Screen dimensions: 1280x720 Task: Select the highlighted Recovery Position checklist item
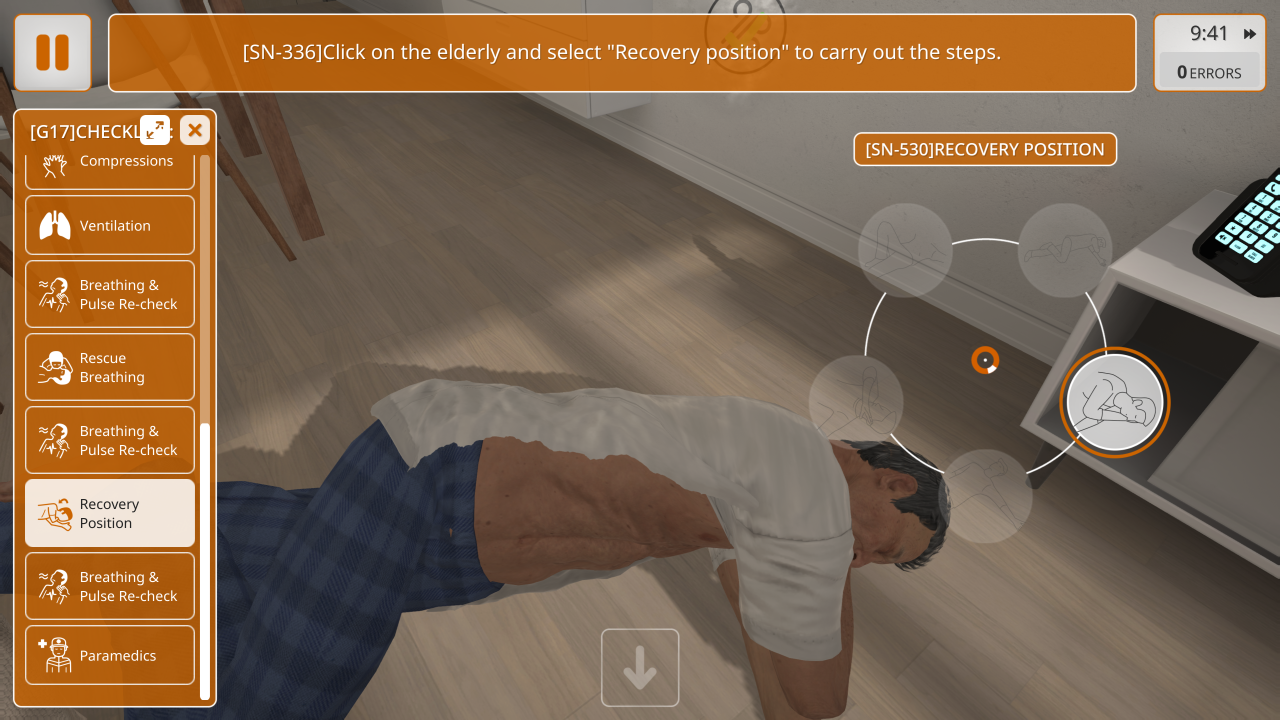[x=110, y=514]
